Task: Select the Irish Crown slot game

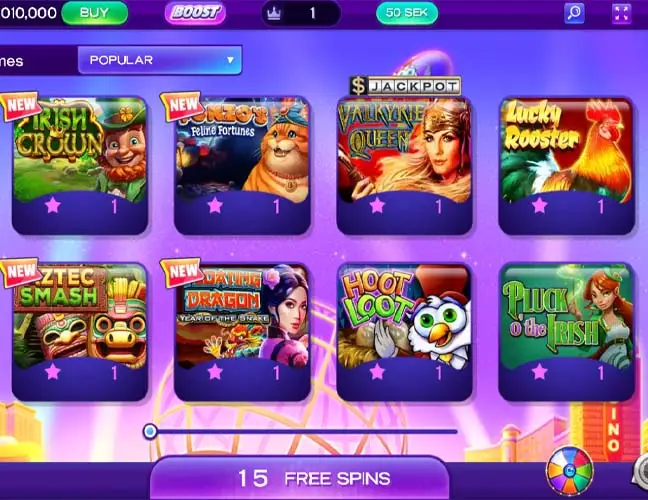Action: (79, 150)
